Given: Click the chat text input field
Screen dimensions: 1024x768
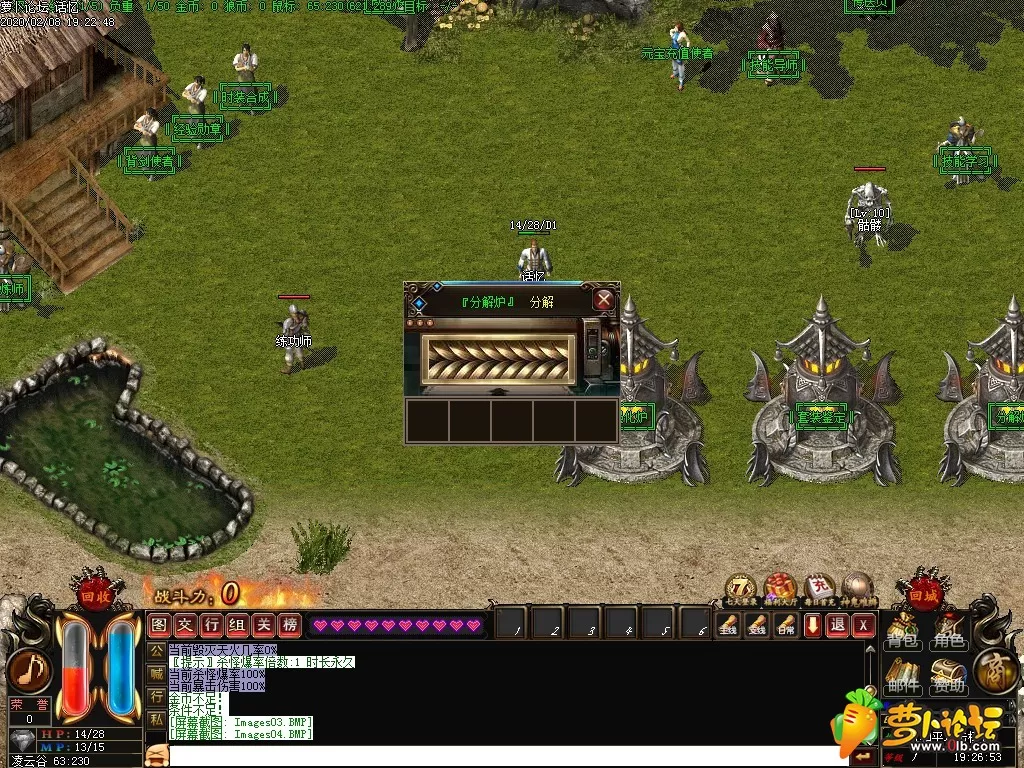Looking at the screenshot, I should pos(500,755).
